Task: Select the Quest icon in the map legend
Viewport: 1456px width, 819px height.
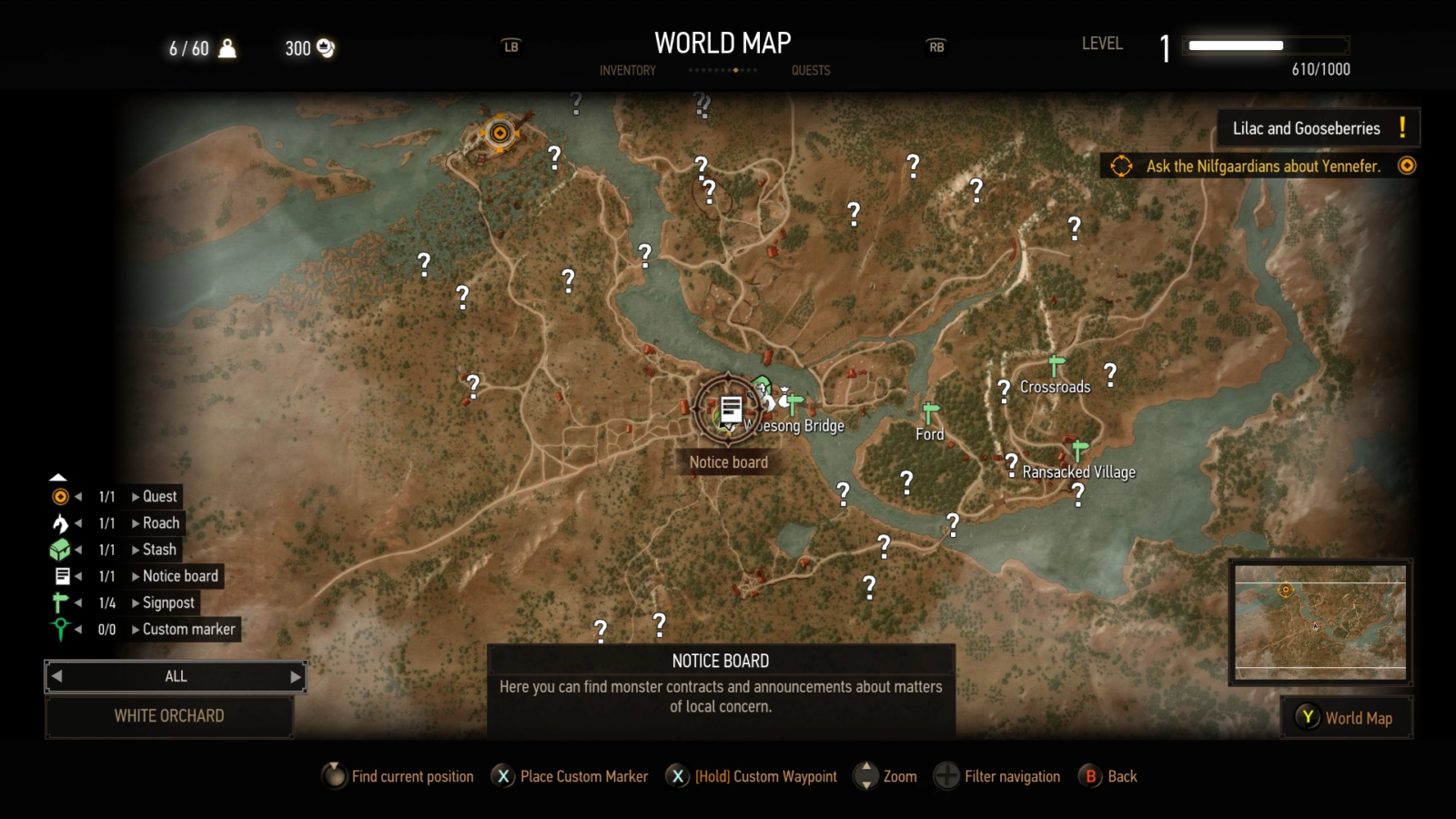Action: tap(59, 497)
